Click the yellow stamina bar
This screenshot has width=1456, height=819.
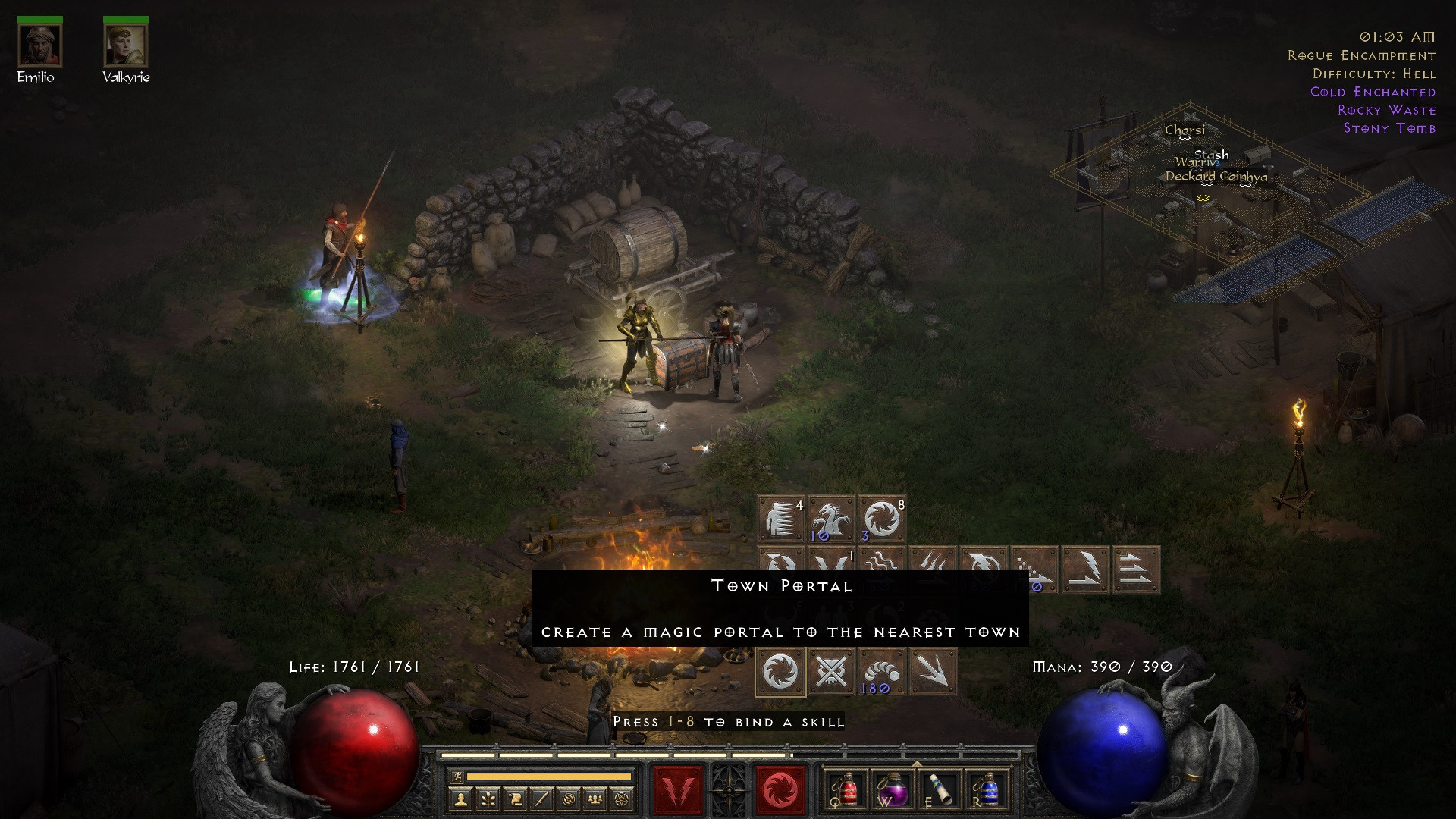point(548,778)
